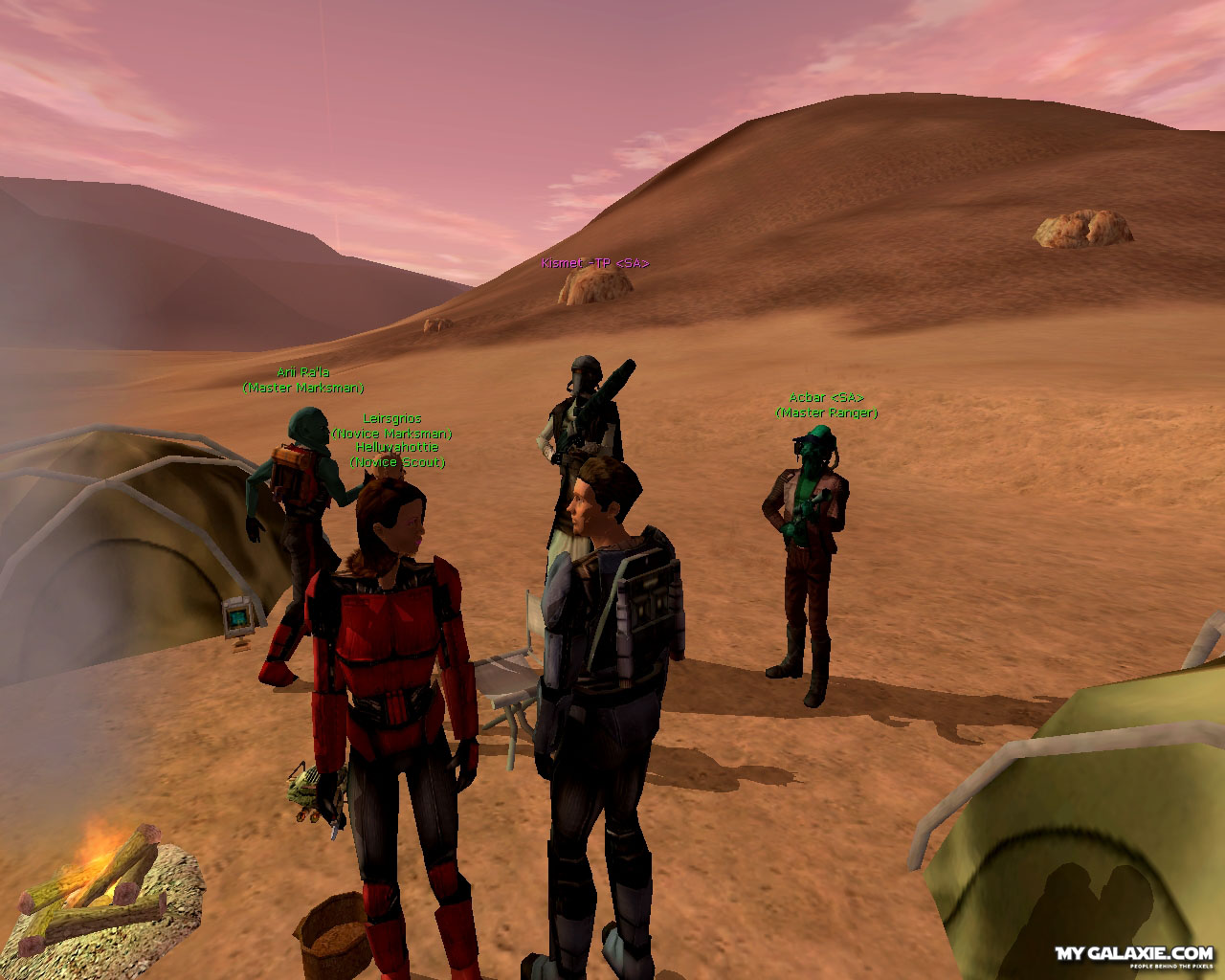The width and height of the screenshot is (1225, 980).
Task: Target the Kismet -TP <SA> name tag
Action: point(594,263)
